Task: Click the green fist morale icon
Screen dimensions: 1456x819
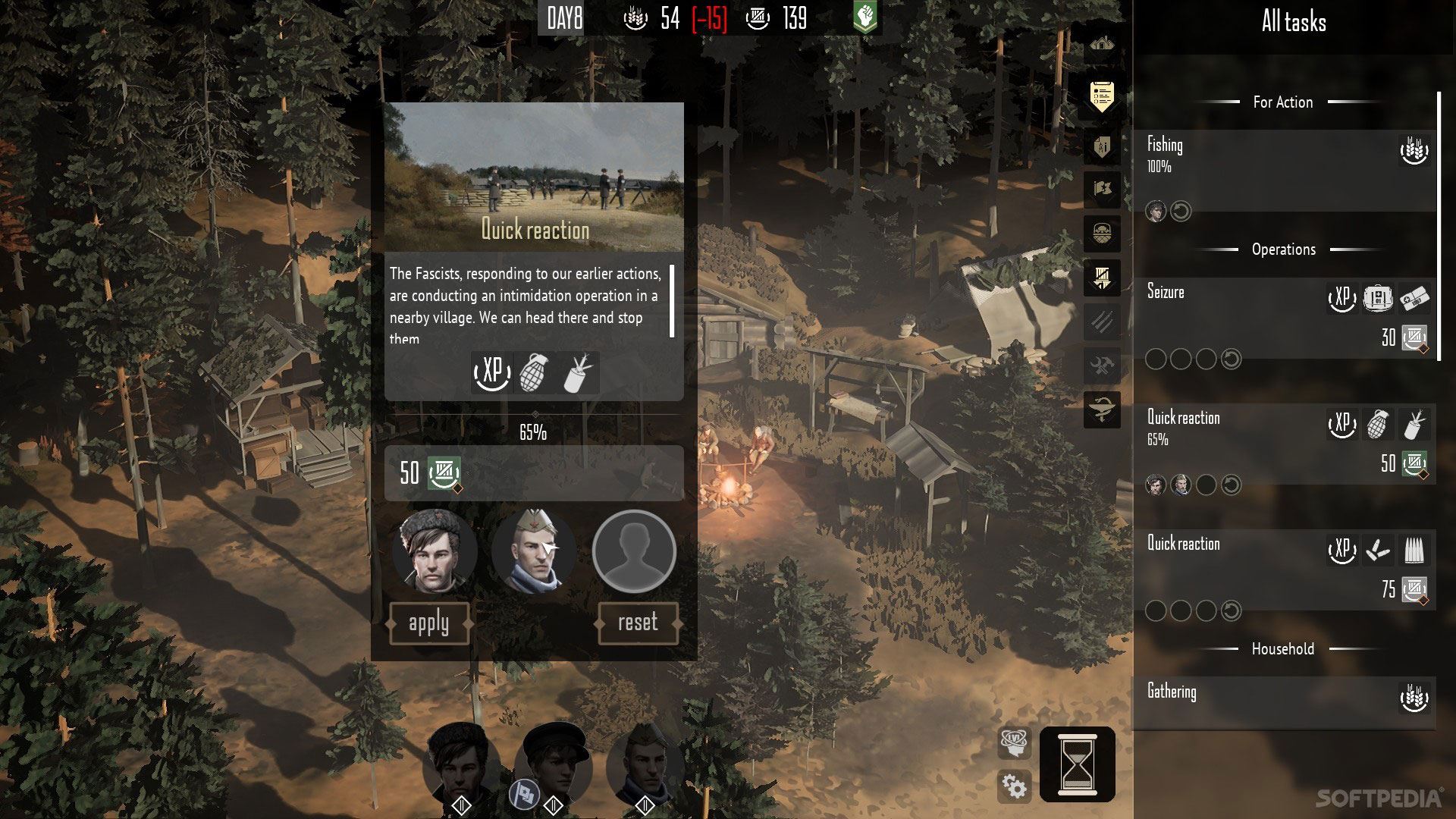Action: point(865,17)
